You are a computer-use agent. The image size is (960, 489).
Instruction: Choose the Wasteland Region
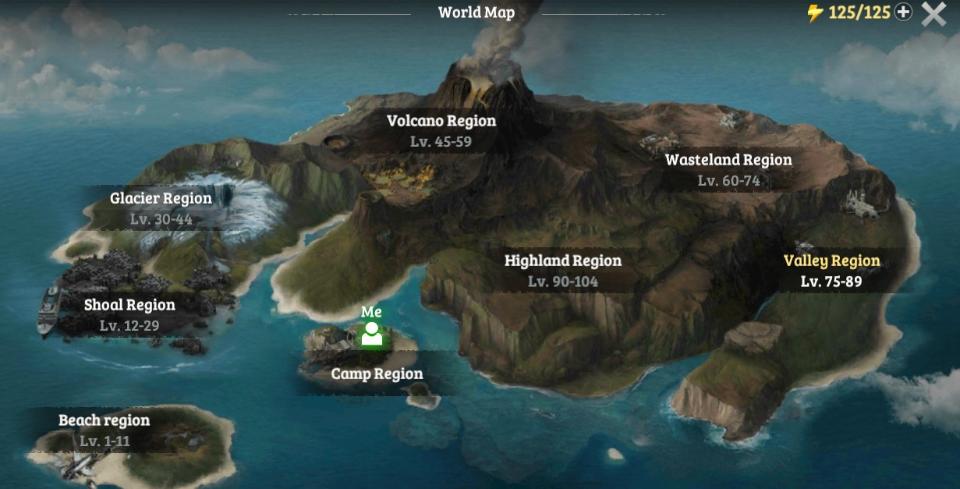[728, 169]
